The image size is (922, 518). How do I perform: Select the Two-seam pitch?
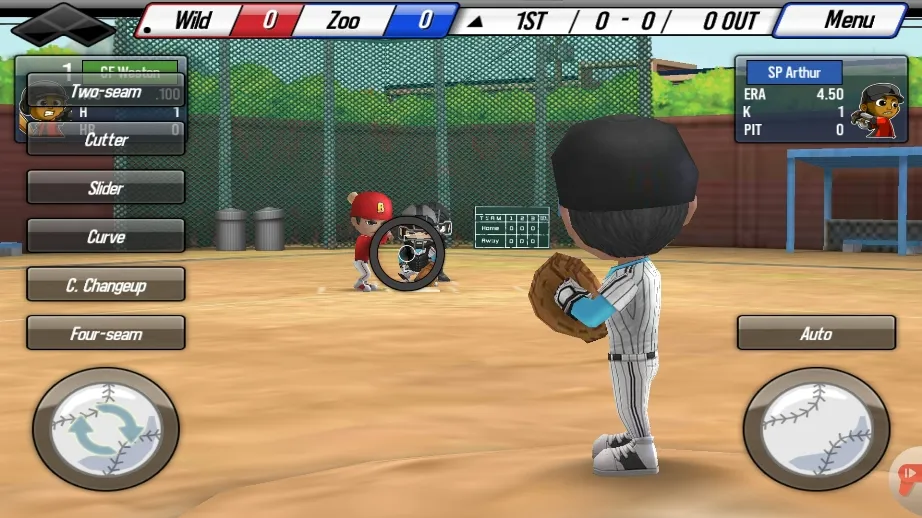pyautogui.click(x=106, y=92)
